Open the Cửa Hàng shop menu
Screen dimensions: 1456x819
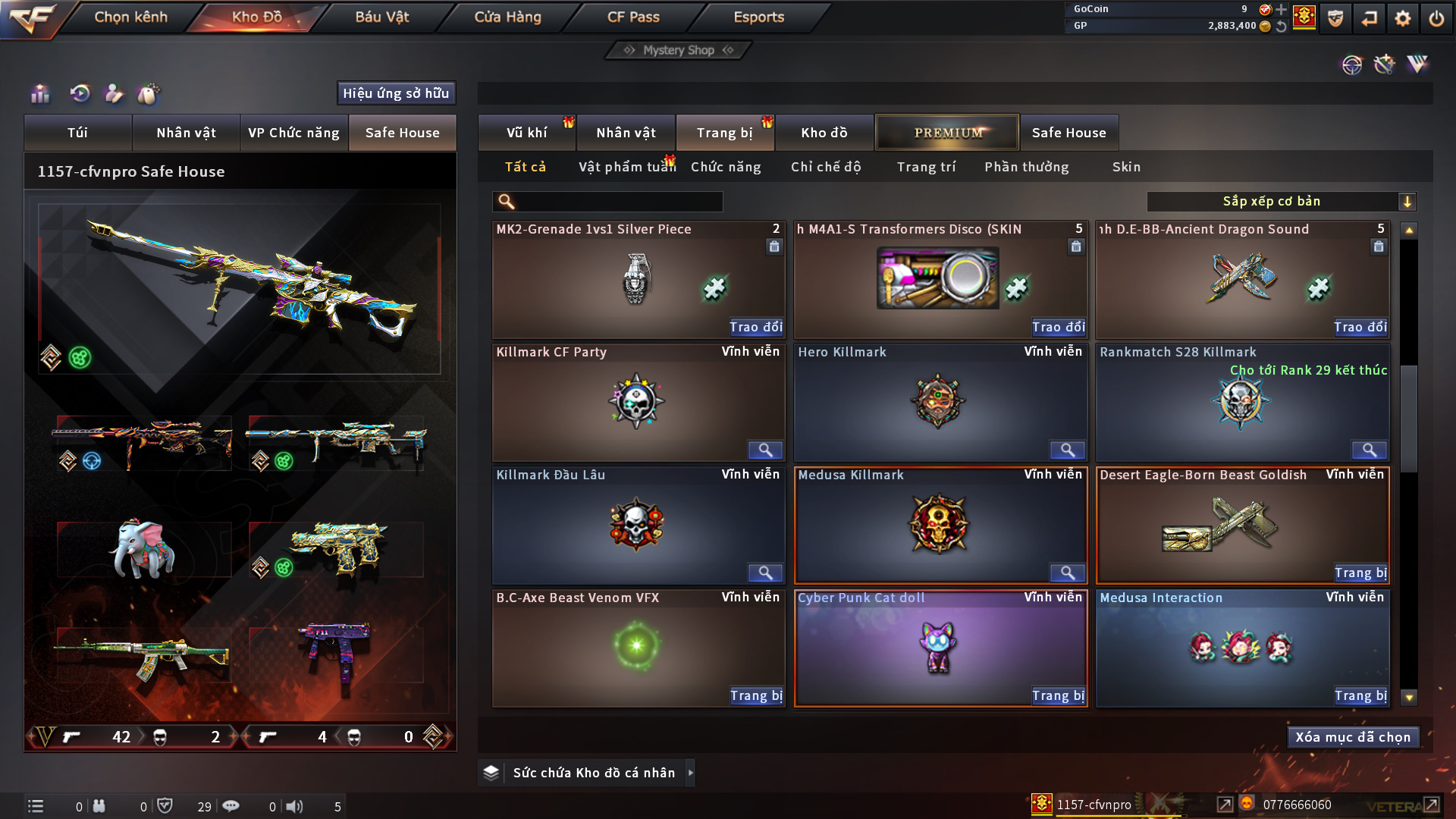coord(507,17)
